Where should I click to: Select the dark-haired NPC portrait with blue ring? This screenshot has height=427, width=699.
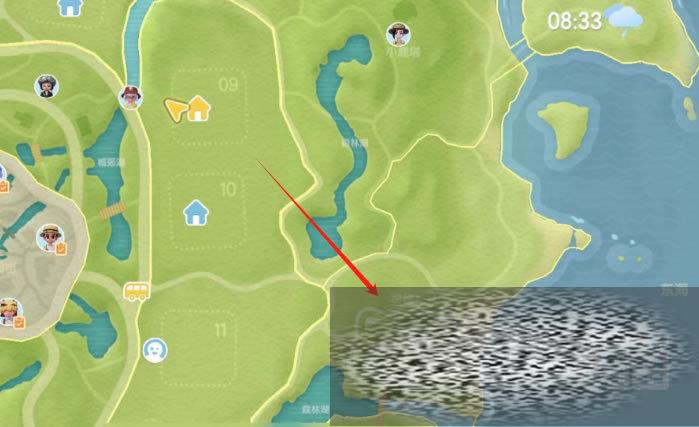tap(45, 85)
